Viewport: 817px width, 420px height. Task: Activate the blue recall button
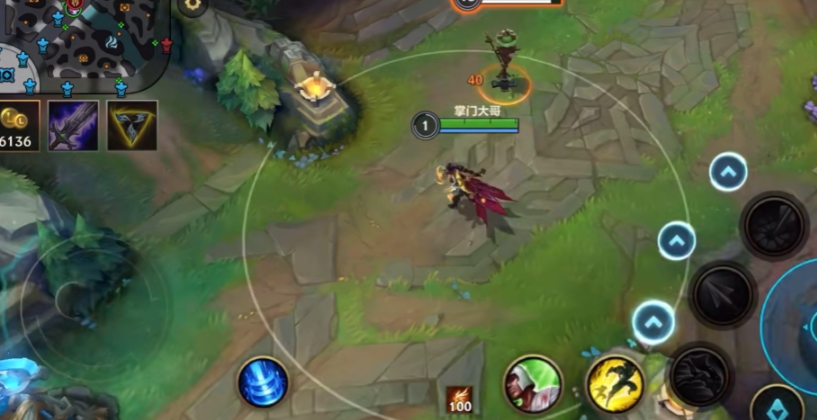pos(263,383)
